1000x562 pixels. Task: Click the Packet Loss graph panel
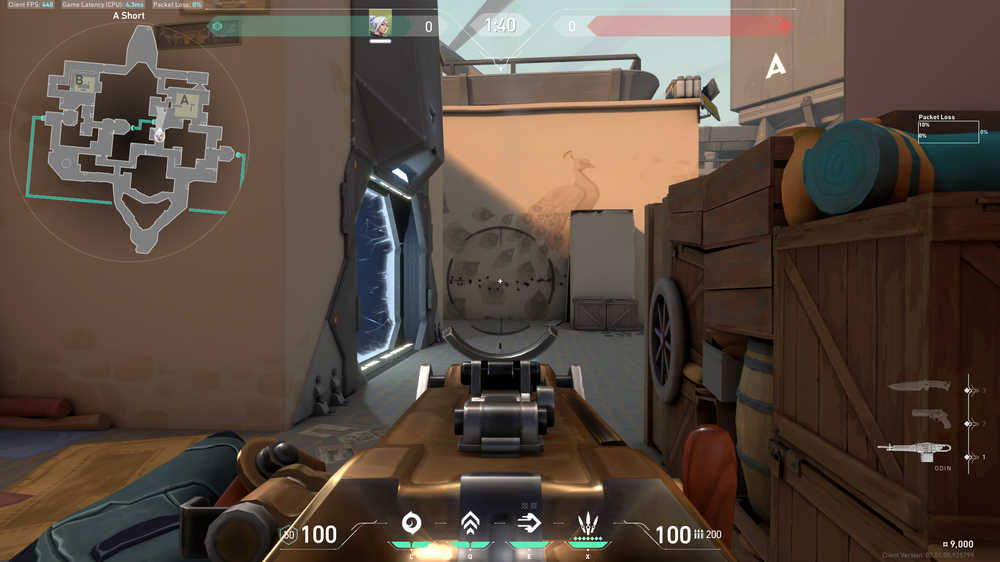pos(948,131)
